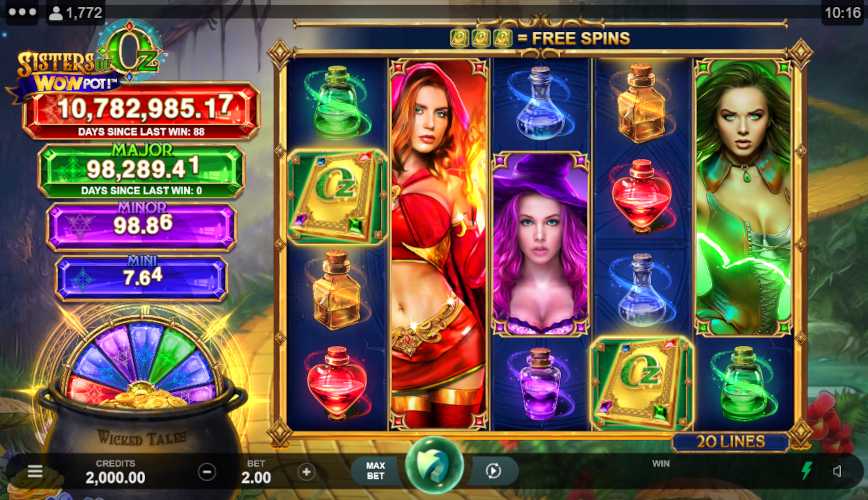
Task: Select the Mini jackpot panel
Action: click(x=141, y=278)
